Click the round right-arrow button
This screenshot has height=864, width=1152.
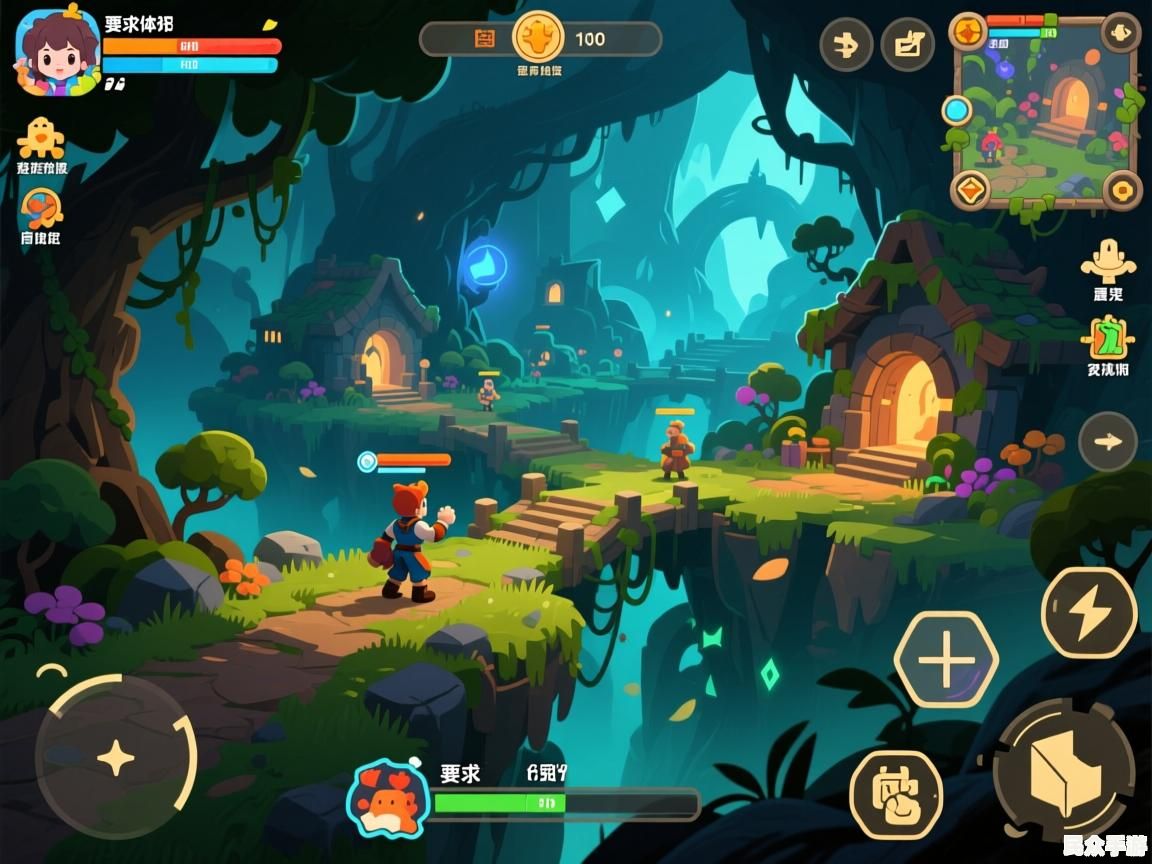(x=1108, y=441)
